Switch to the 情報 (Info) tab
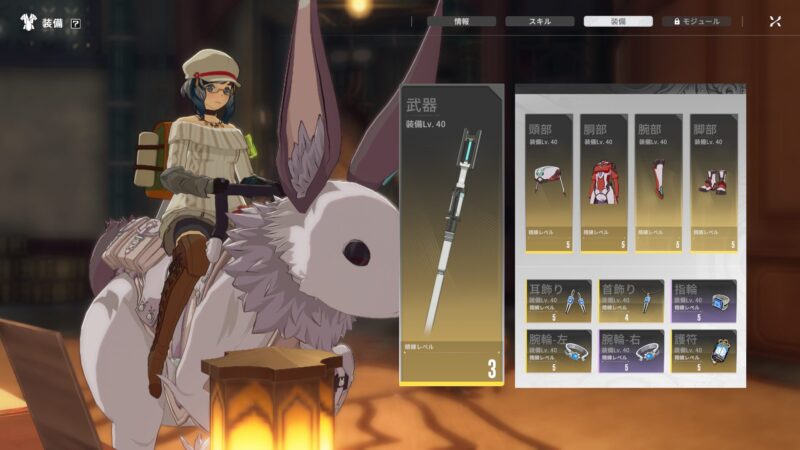Viewport: 800px width, 450px height. click(x=461, y=21)
